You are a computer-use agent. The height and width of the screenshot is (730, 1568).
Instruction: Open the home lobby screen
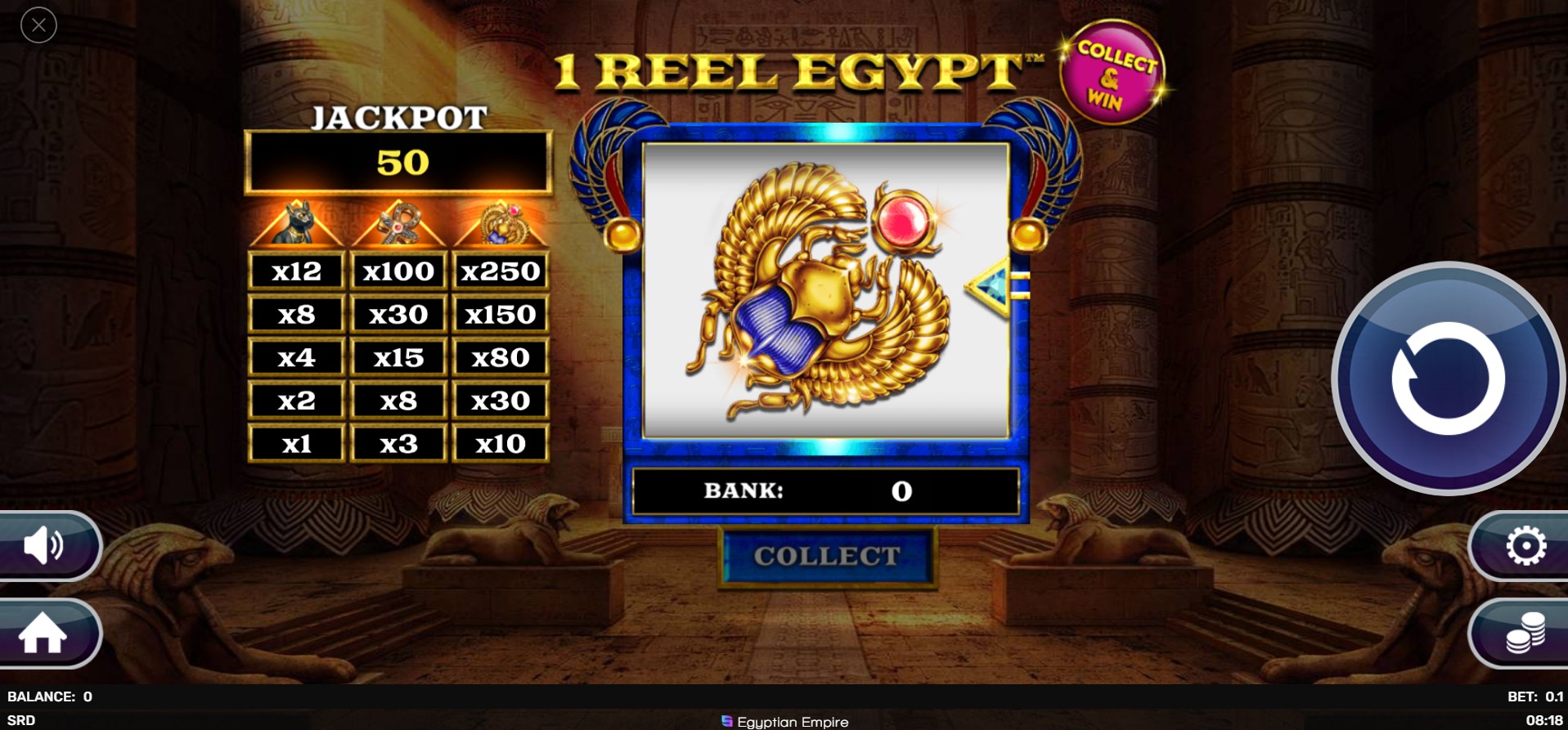(x=47, y=634)
